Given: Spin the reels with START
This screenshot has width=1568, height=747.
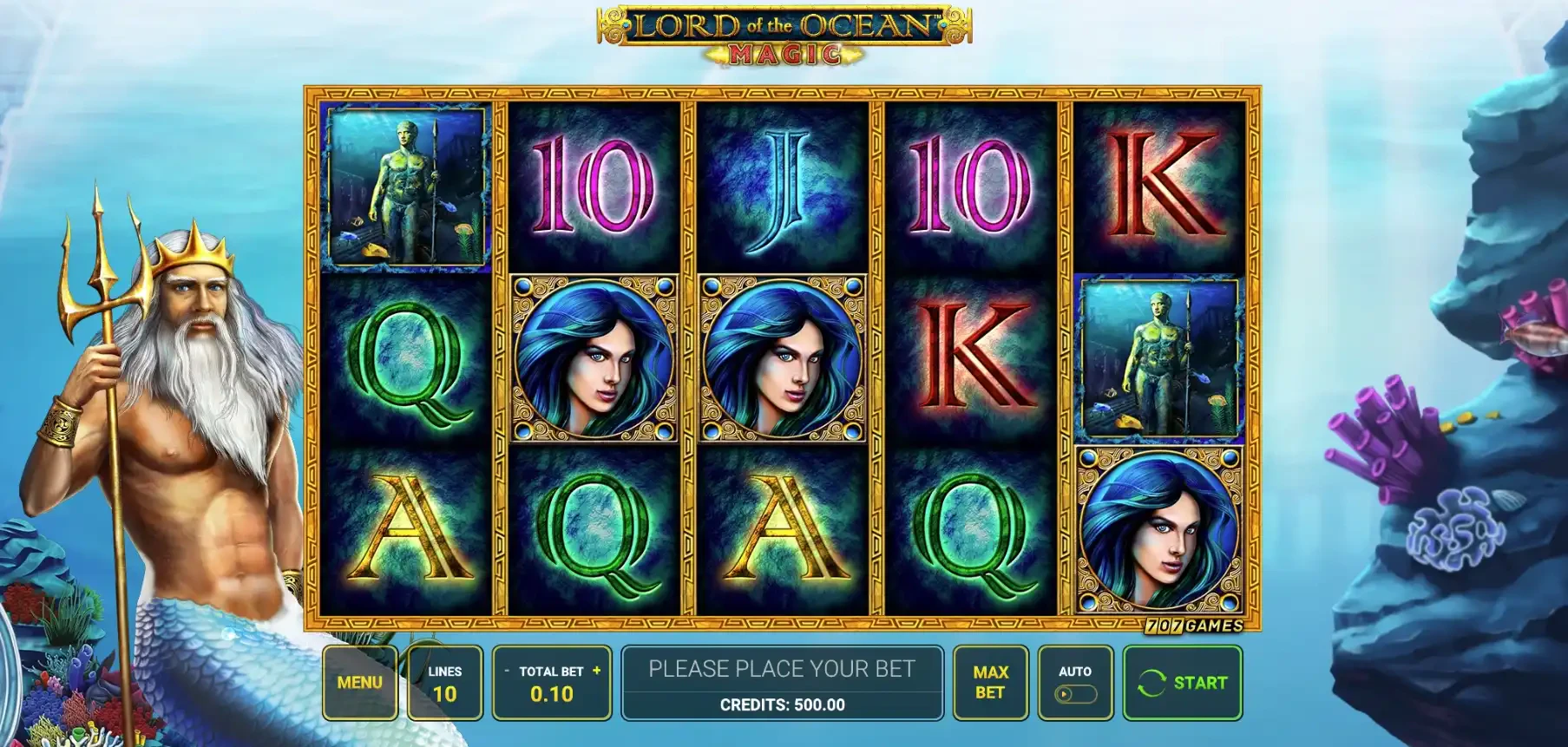Looking at the screenshot, I should pyautogui.click(x=1182, y=683).
